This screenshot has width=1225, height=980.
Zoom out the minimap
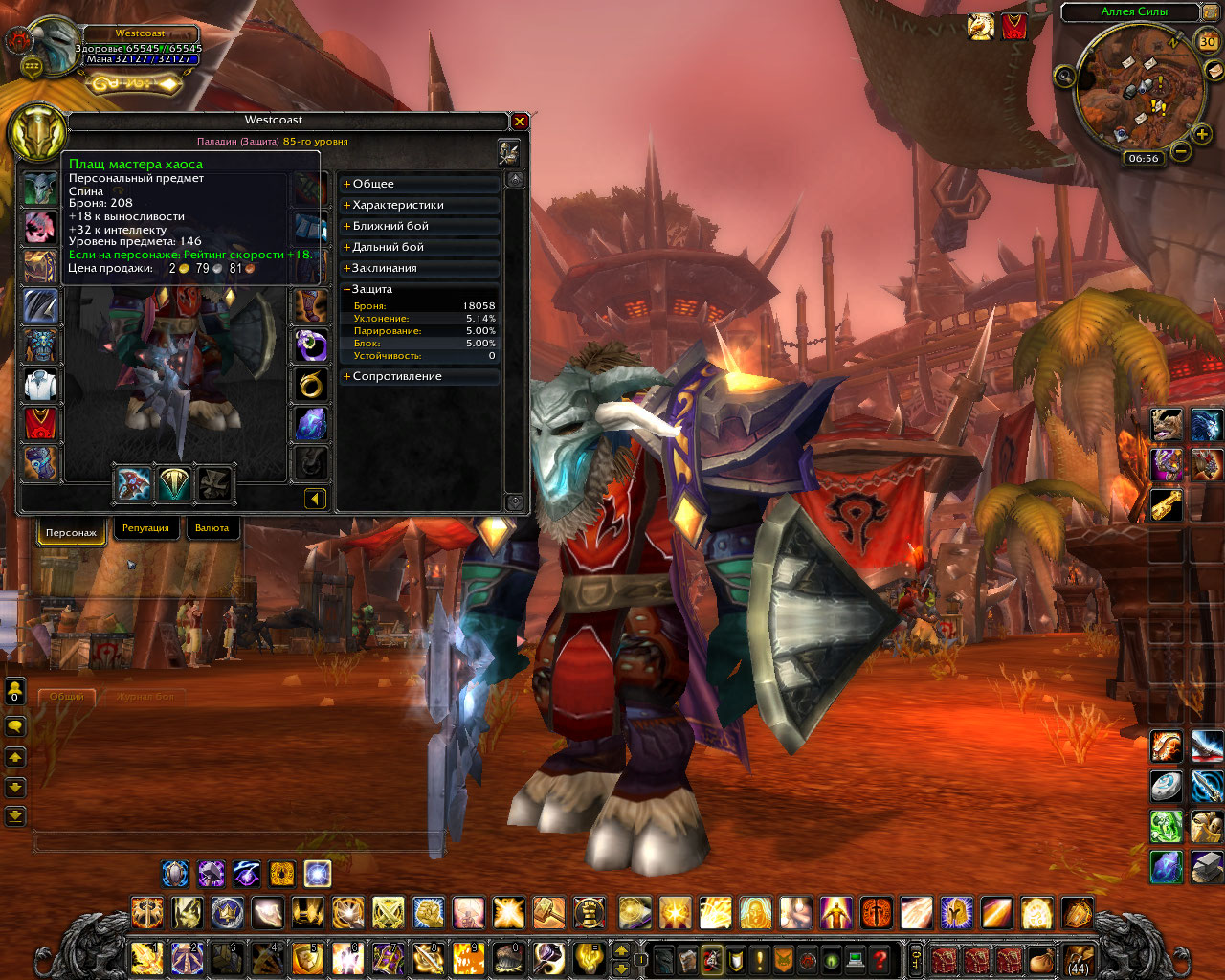1181,151
